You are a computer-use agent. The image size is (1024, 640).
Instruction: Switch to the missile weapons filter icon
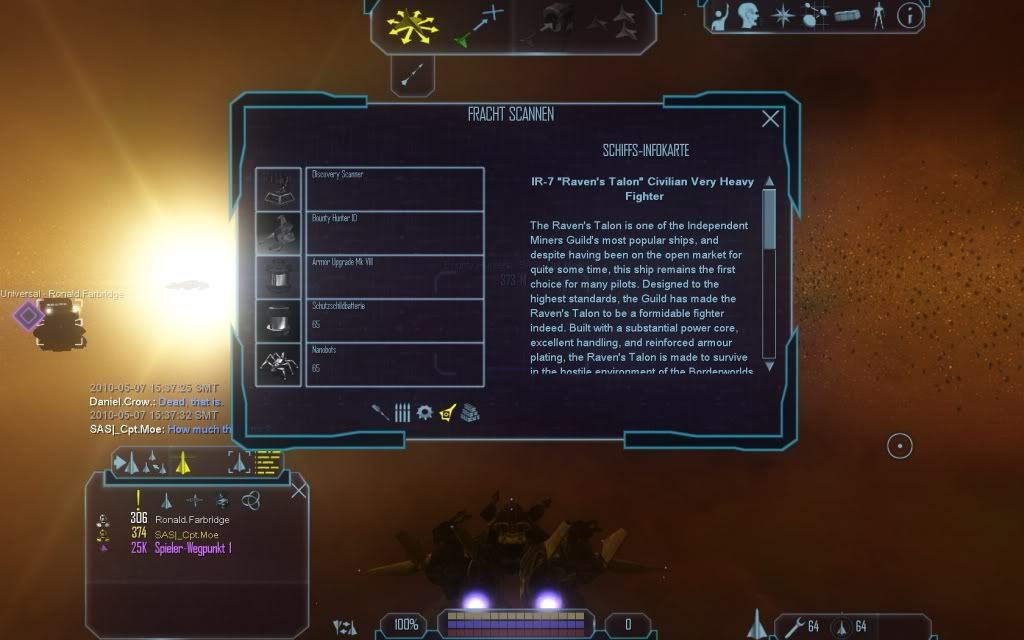[x=381, y=412]
